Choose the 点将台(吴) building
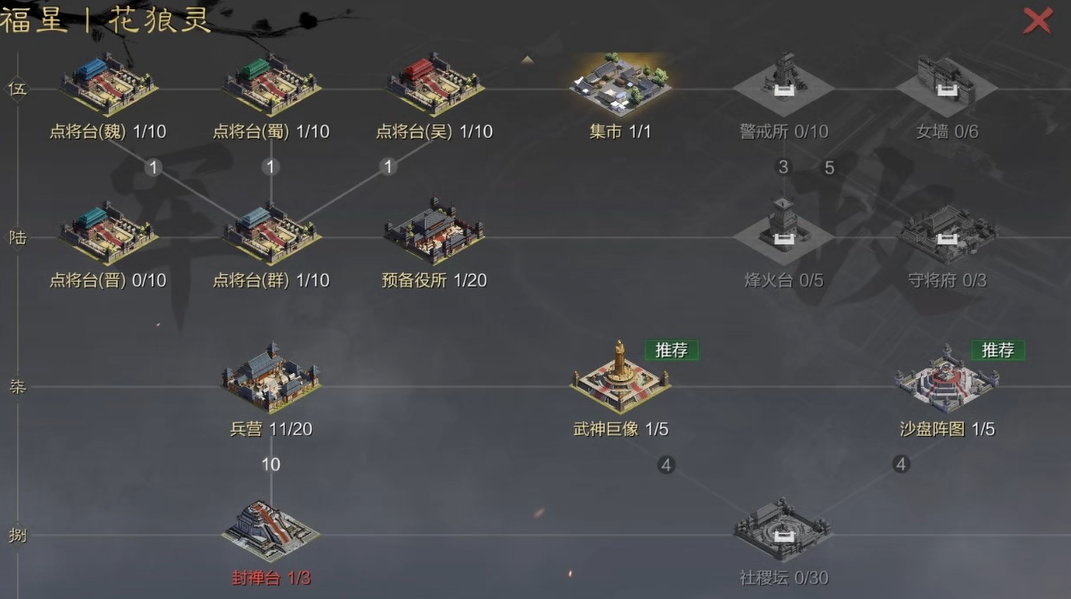The width and height of the screenshot is (1071, 599). [434, 85]
